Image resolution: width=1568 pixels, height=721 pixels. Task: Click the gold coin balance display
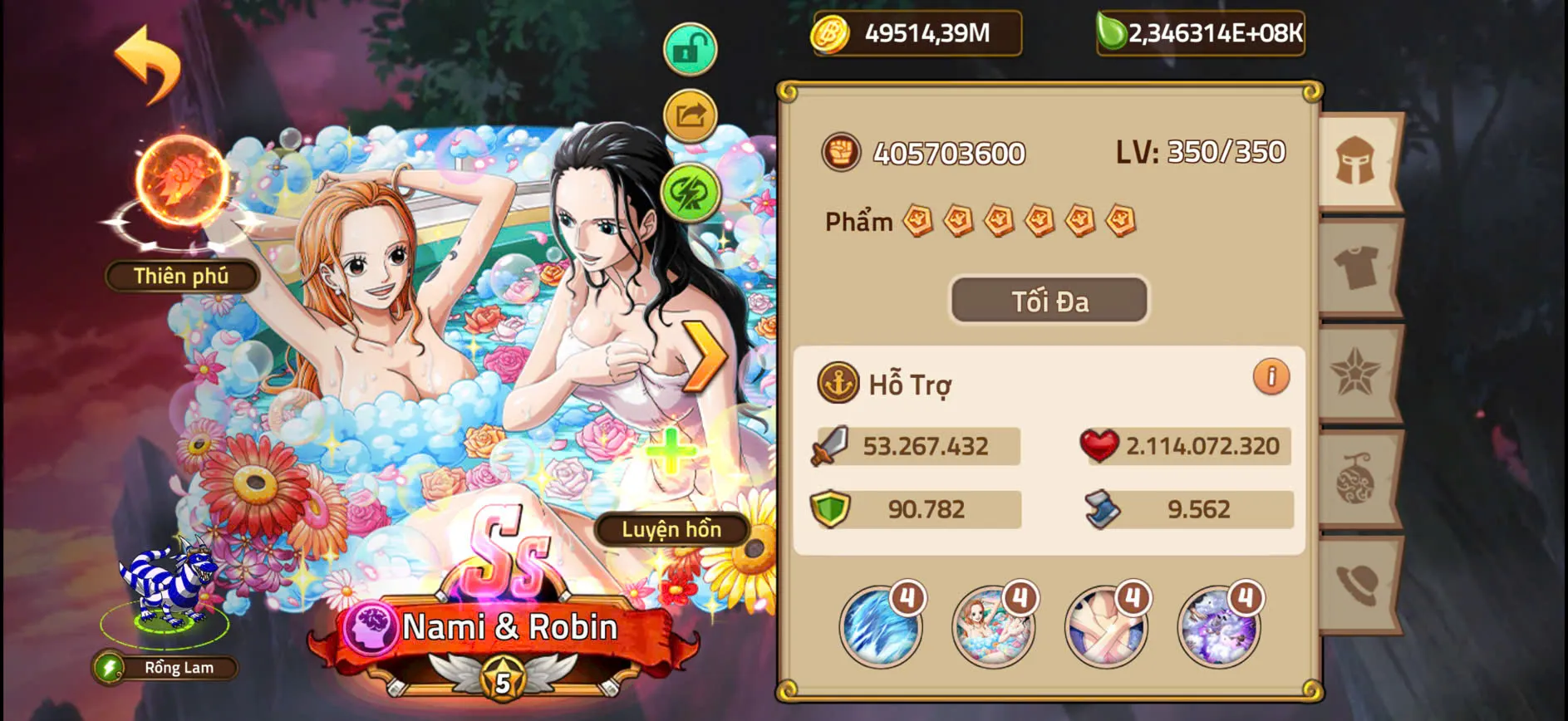(x=914, y=35)
